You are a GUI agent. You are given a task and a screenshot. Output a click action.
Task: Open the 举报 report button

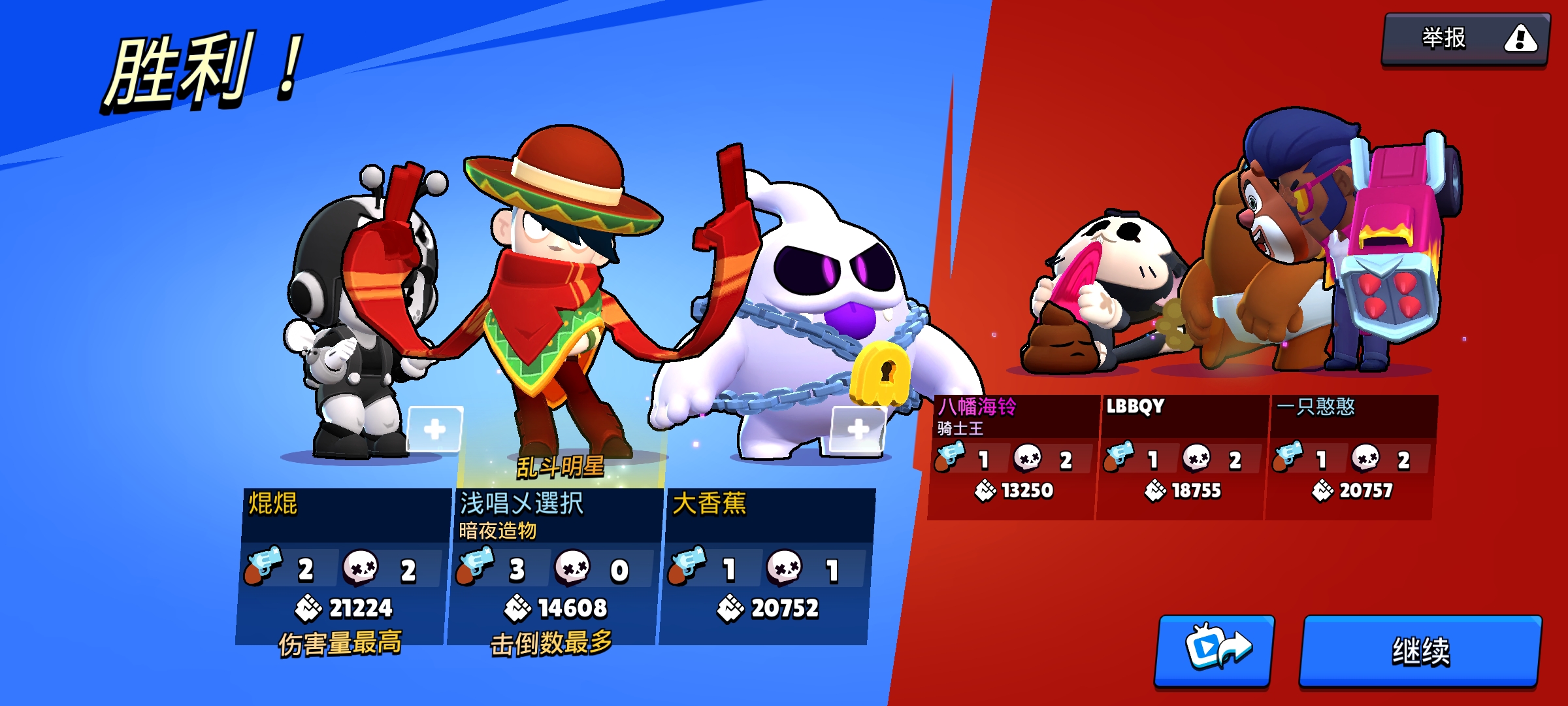(1465, 39)
